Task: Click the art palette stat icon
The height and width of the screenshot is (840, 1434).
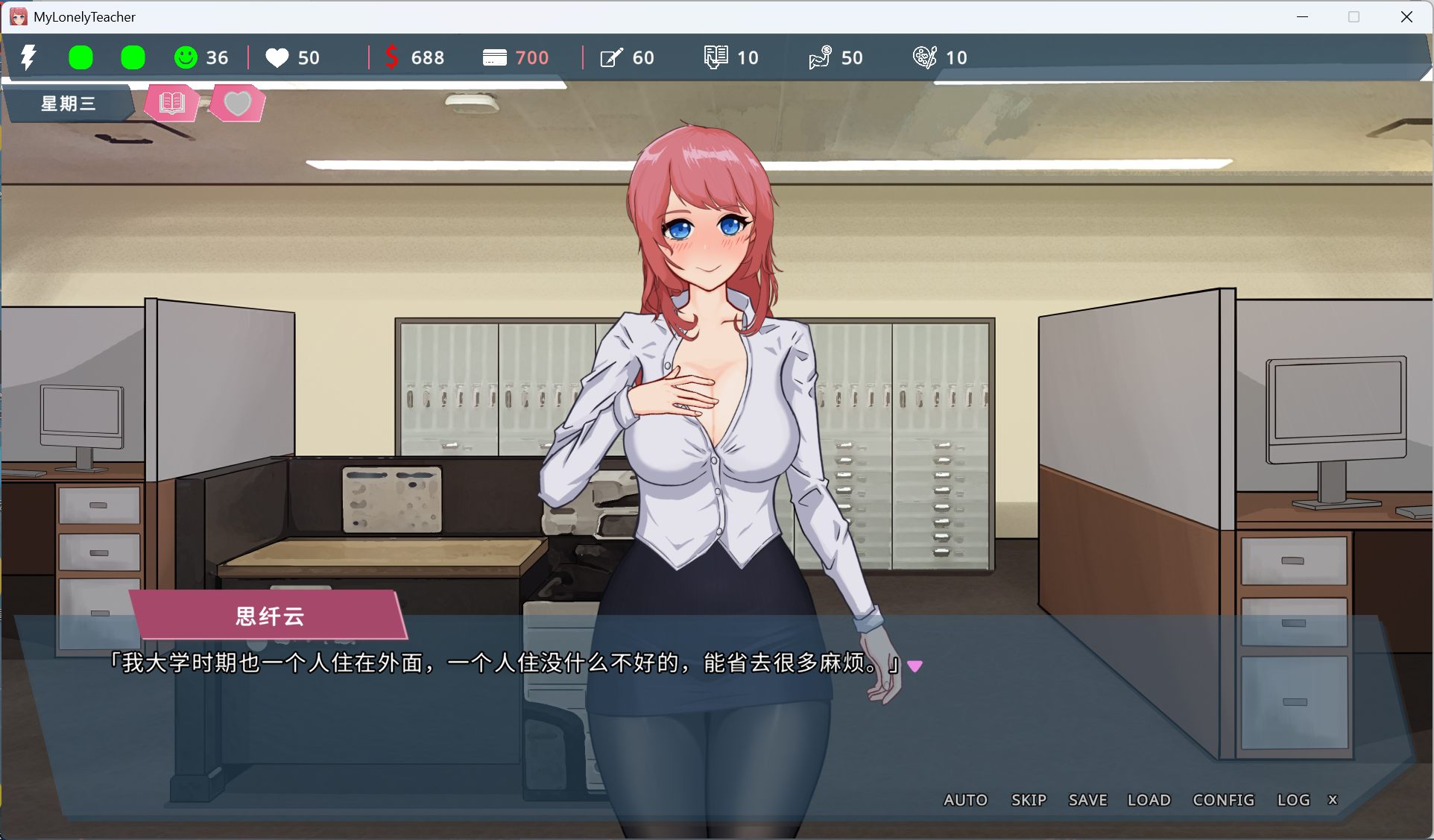Action: tap(926, 57)
